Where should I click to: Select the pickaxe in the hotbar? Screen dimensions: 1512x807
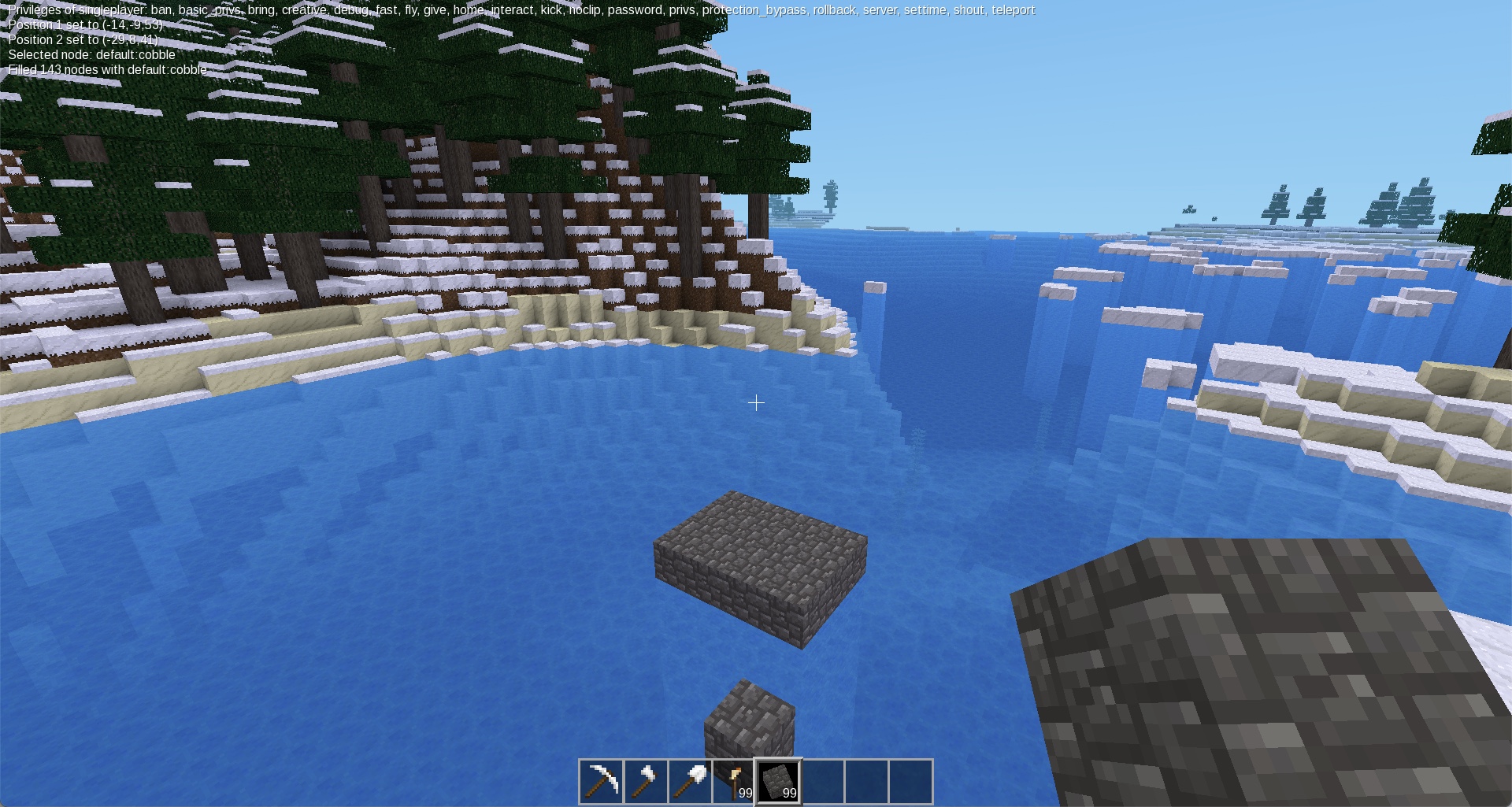602,781
